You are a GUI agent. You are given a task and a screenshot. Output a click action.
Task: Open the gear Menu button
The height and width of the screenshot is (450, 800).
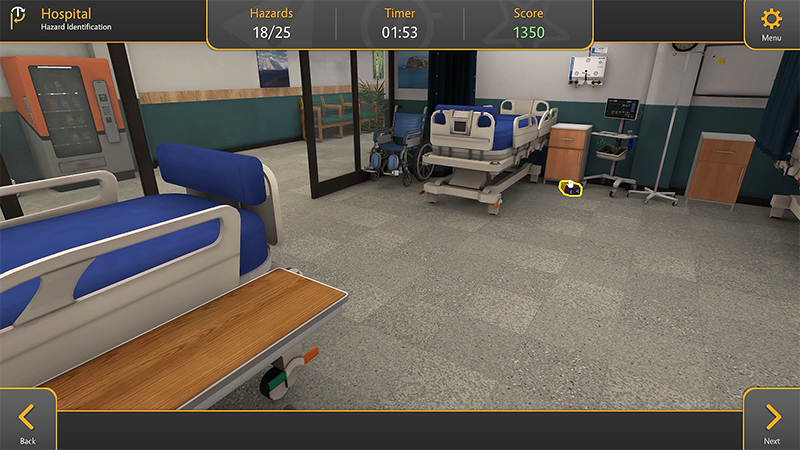(x=771, y=23)
